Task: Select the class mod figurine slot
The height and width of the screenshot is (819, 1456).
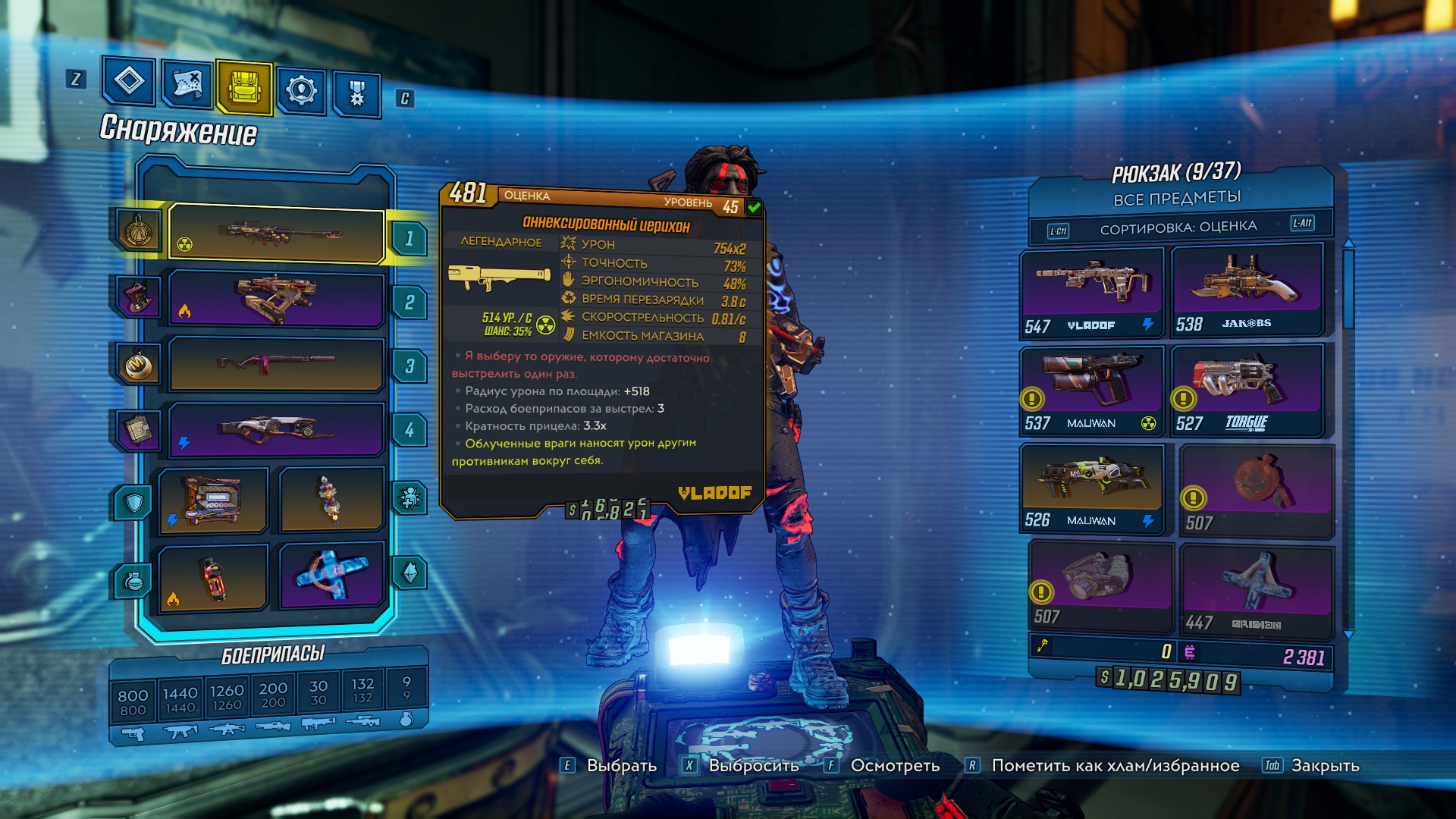Action: (331, 499)
